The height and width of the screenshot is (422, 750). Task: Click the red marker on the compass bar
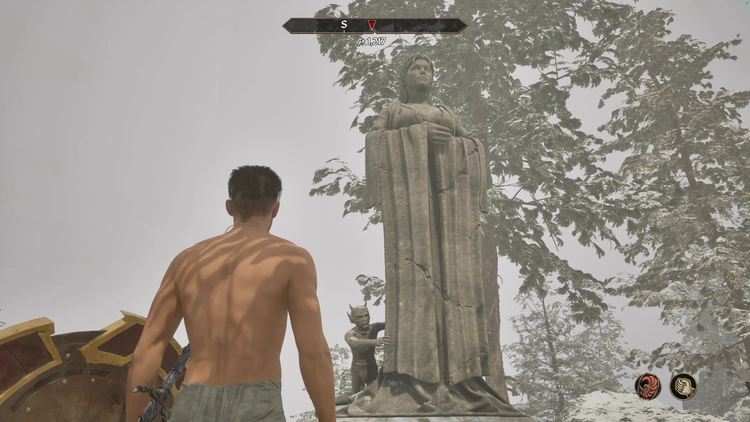(x=372, y=25)
